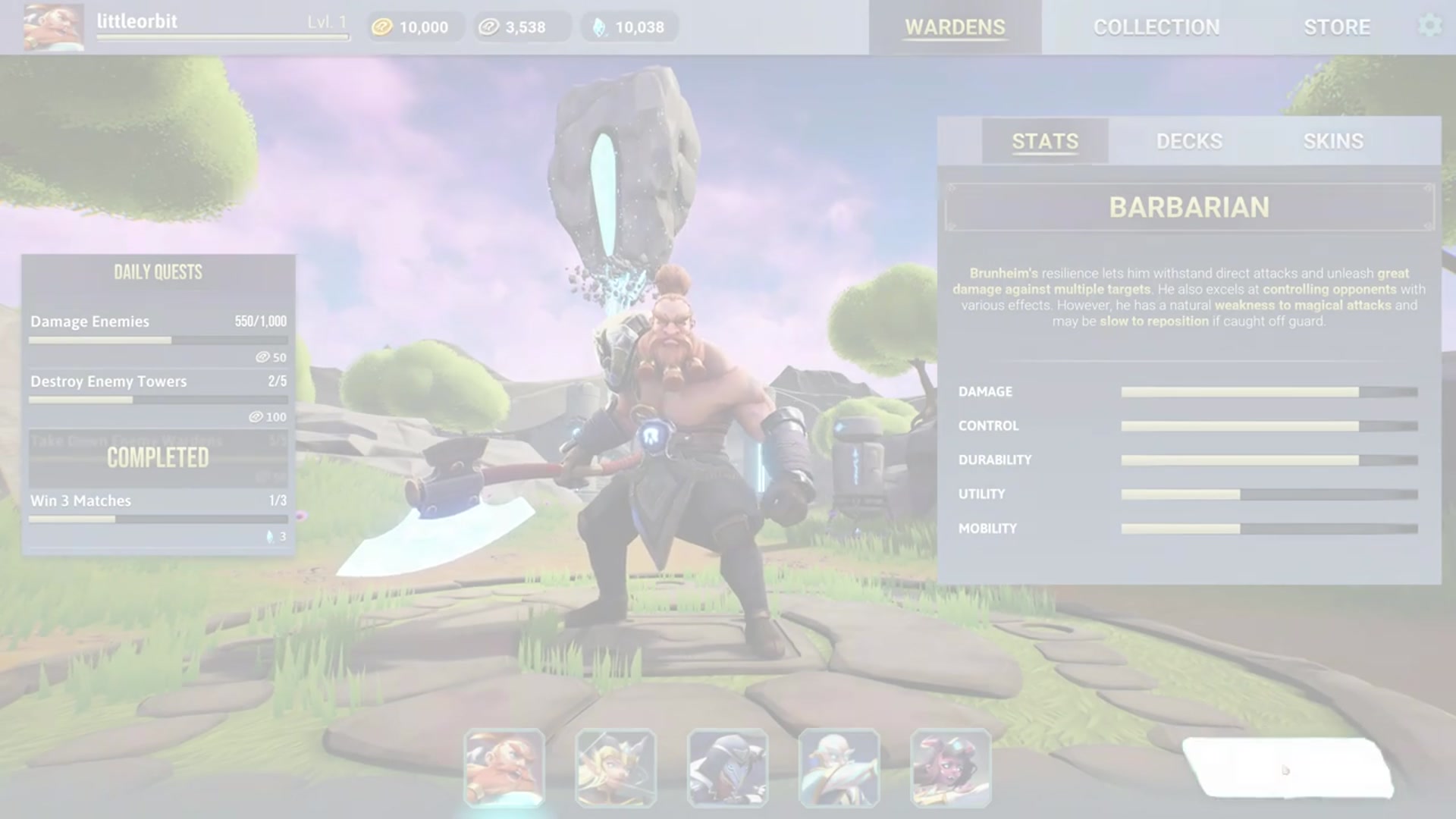
Task: Open the Win 3 Matches quest
Action: 158,510
